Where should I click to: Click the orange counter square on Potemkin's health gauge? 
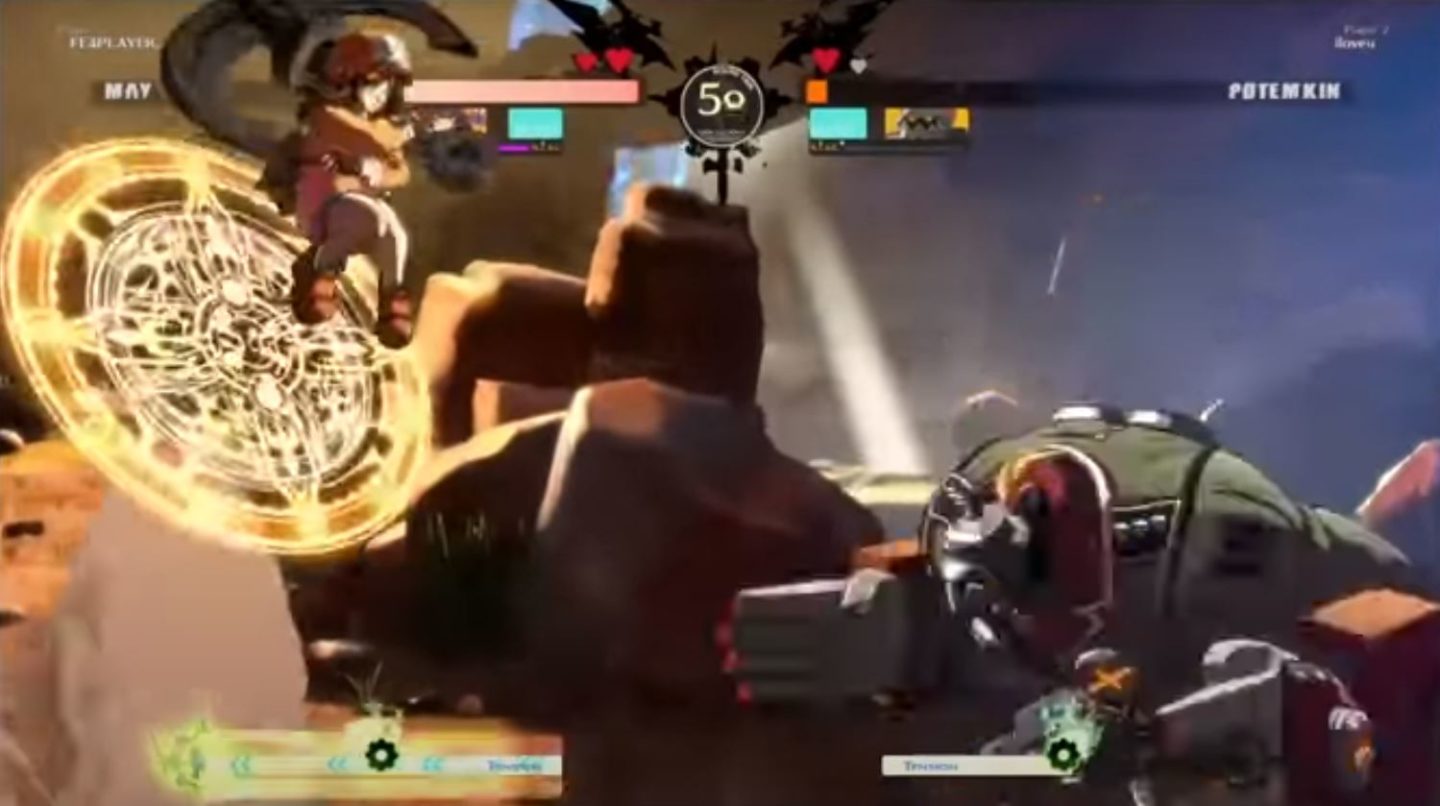[x=818, y=90]
